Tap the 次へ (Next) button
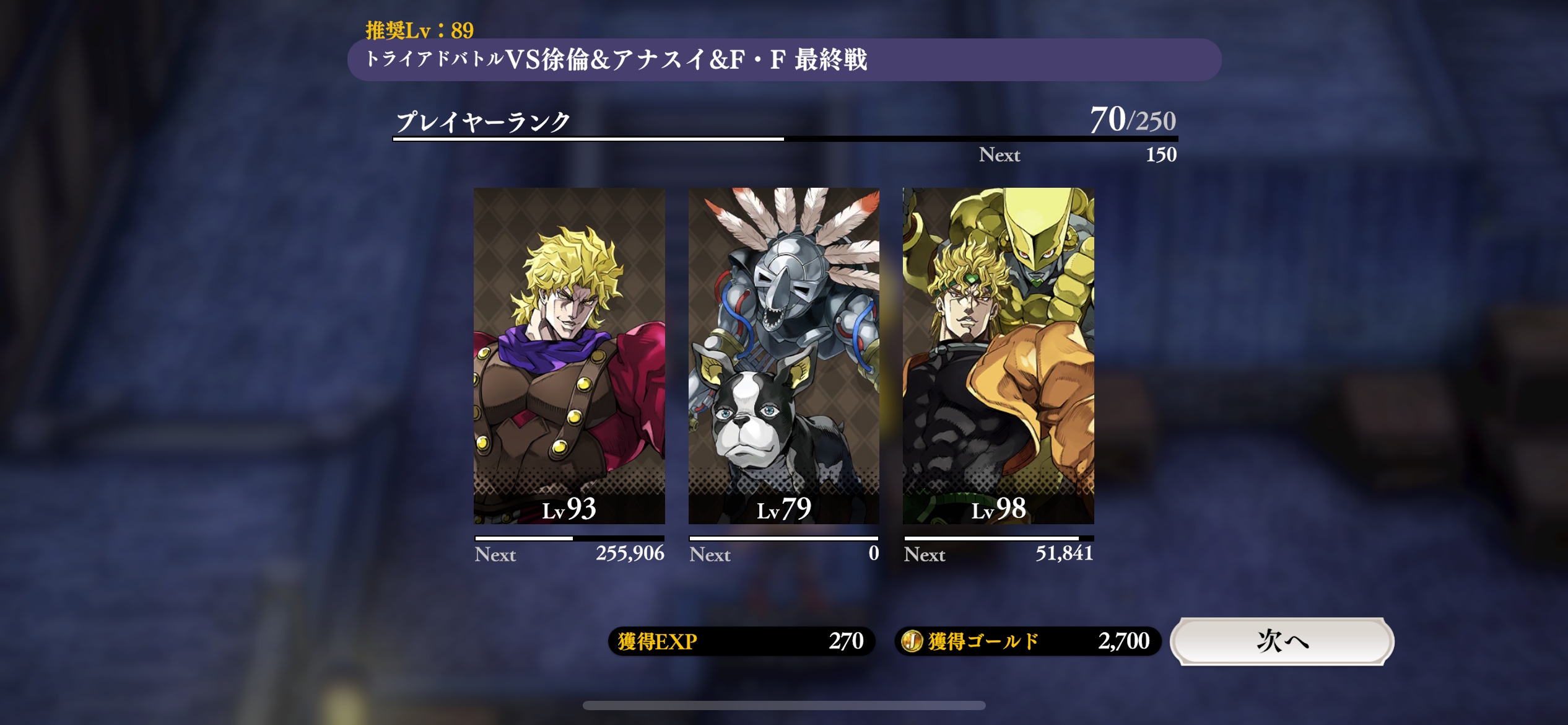The image size is (1568, 725). 1281,641
